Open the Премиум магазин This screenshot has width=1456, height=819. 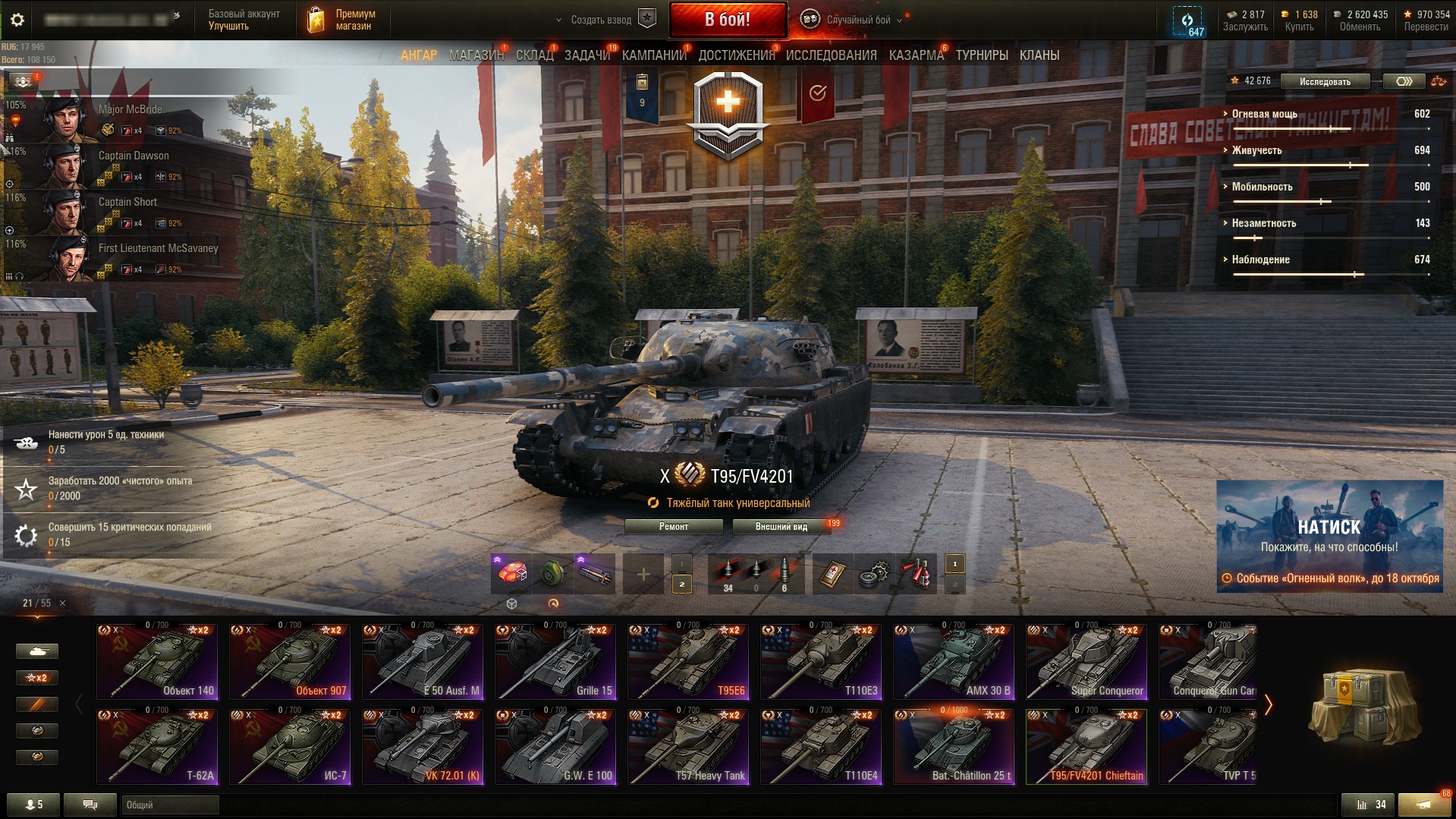tap(343, 20)
